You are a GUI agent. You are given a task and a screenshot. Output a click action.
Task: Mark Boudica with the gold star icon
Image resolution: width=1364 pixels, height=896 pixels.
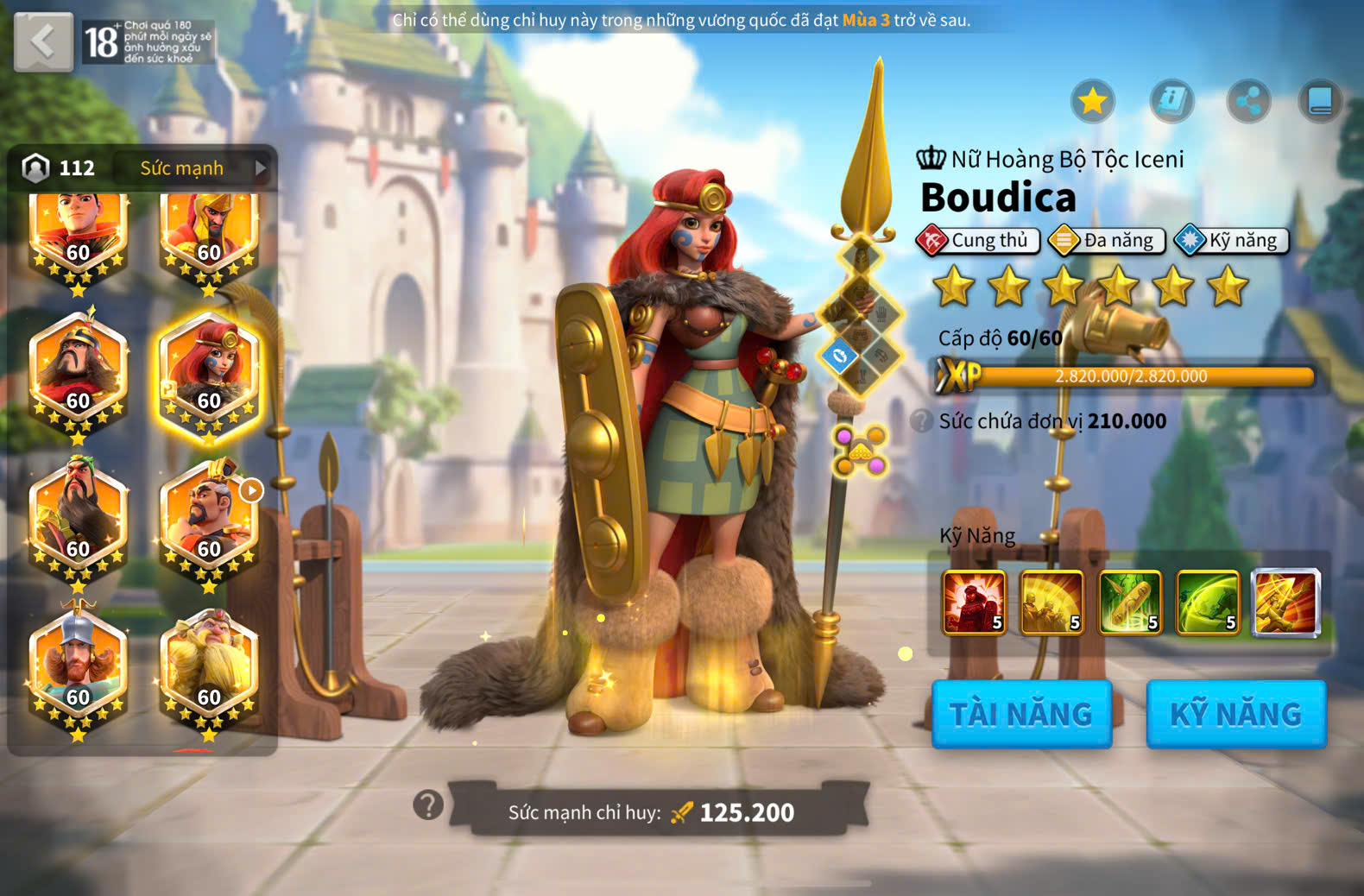[1093, 102]
